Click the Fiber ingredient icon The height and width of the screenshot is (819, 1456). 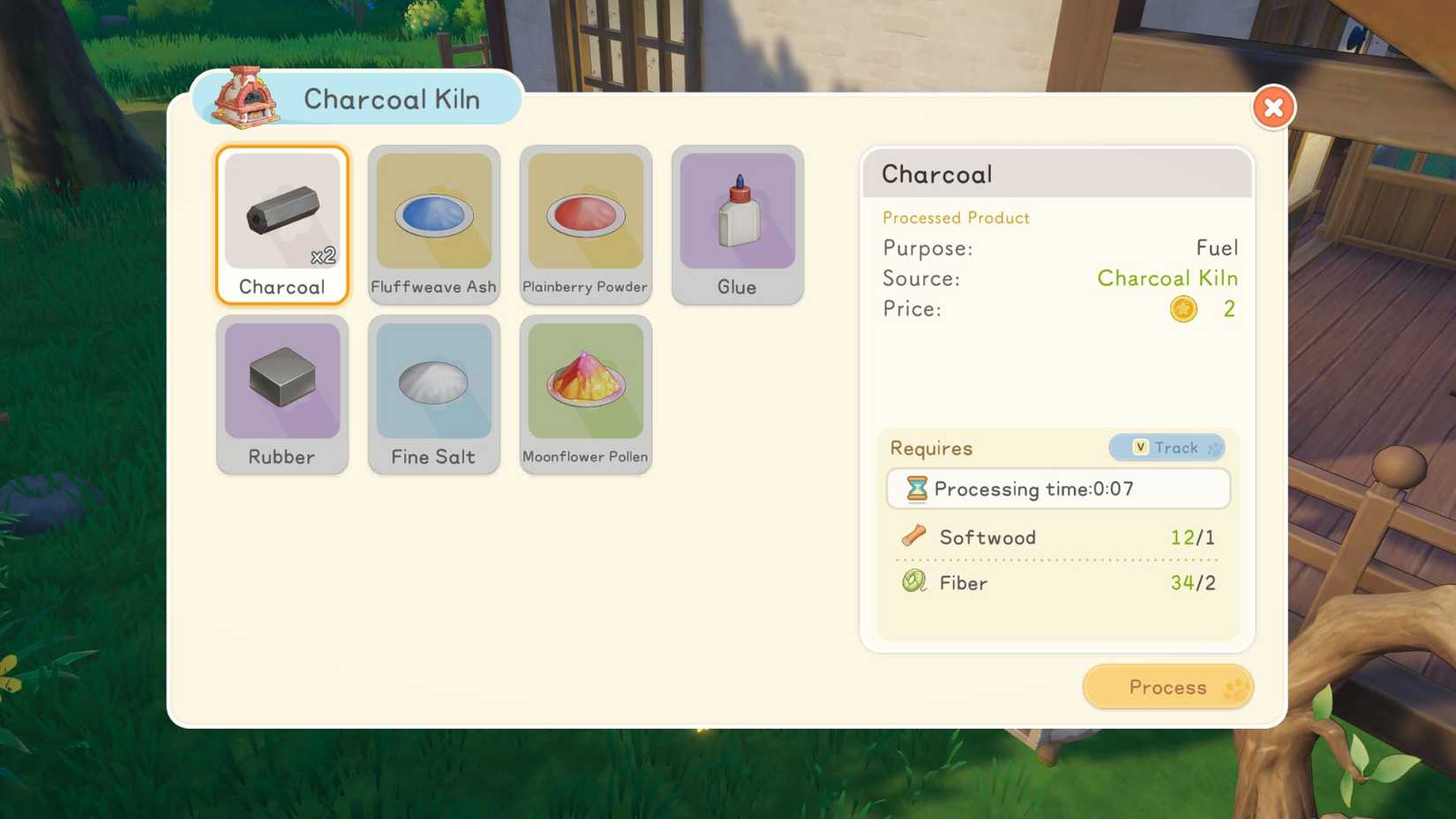914,582
